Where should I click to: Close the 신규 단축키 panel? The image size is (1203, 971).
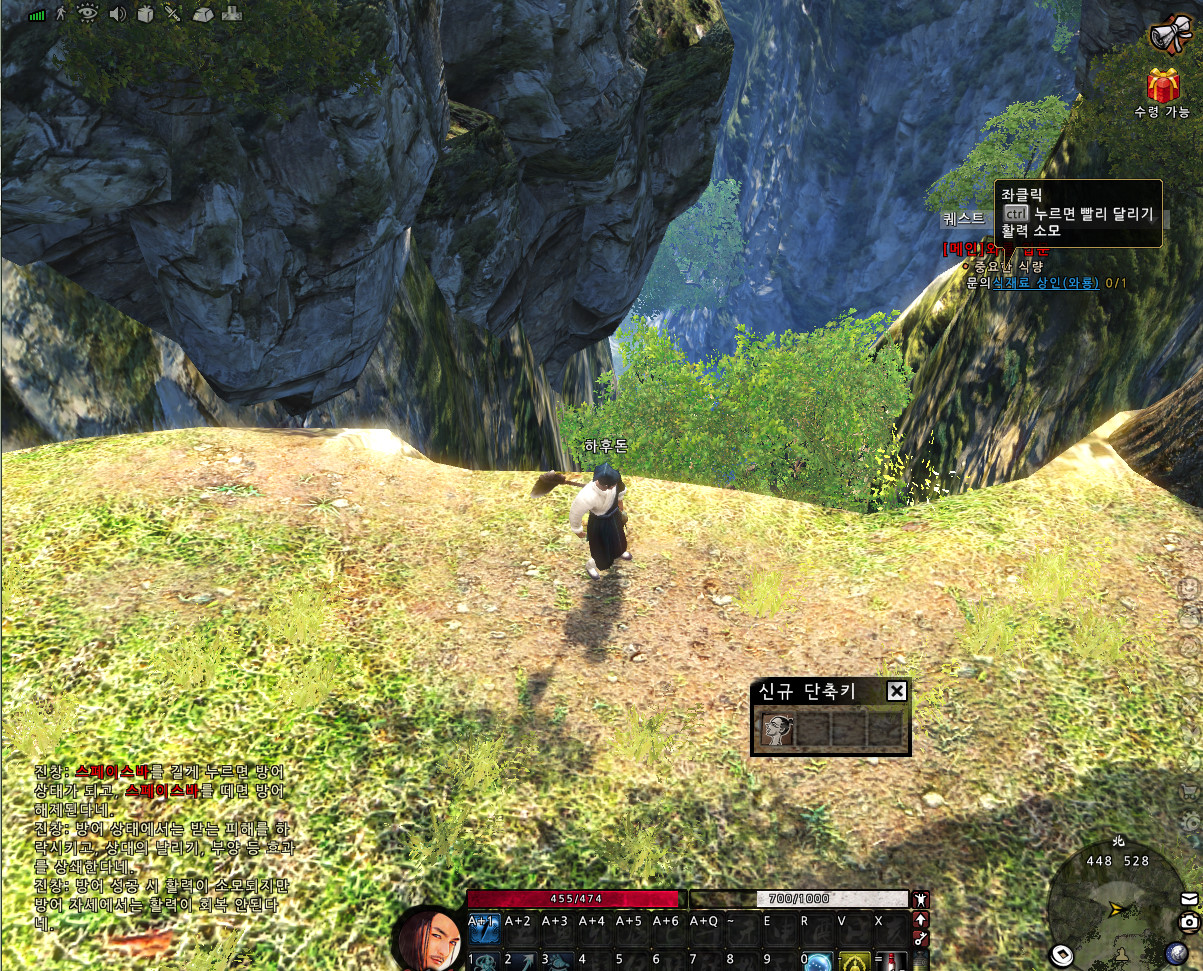pyautogui.click(x=897, y=691)
